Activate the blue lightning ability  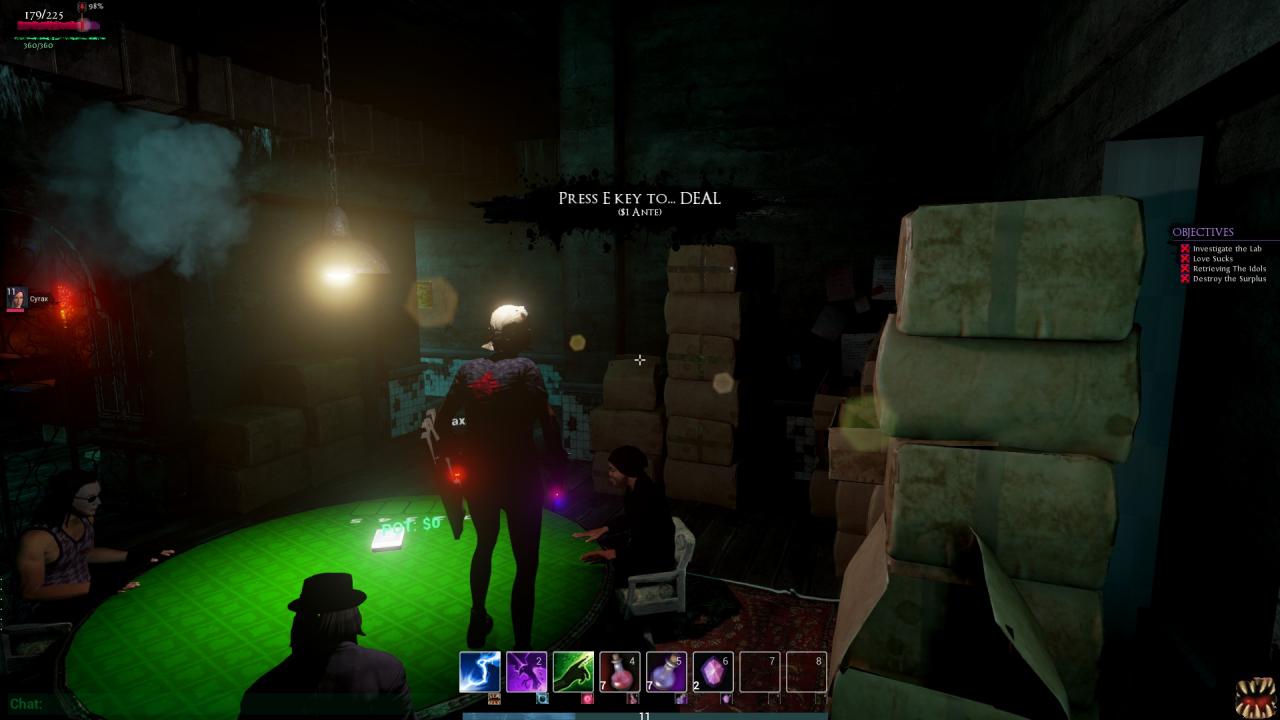pos(479,672)
